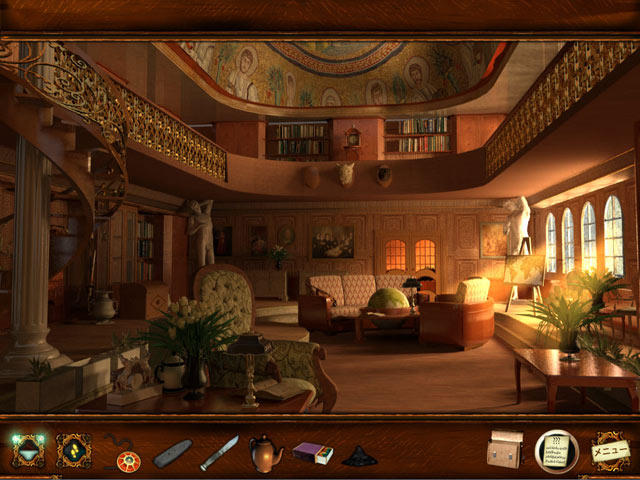Choose the knife inventory item
This screenshot has width=640, height=480.
pos(219,453)
